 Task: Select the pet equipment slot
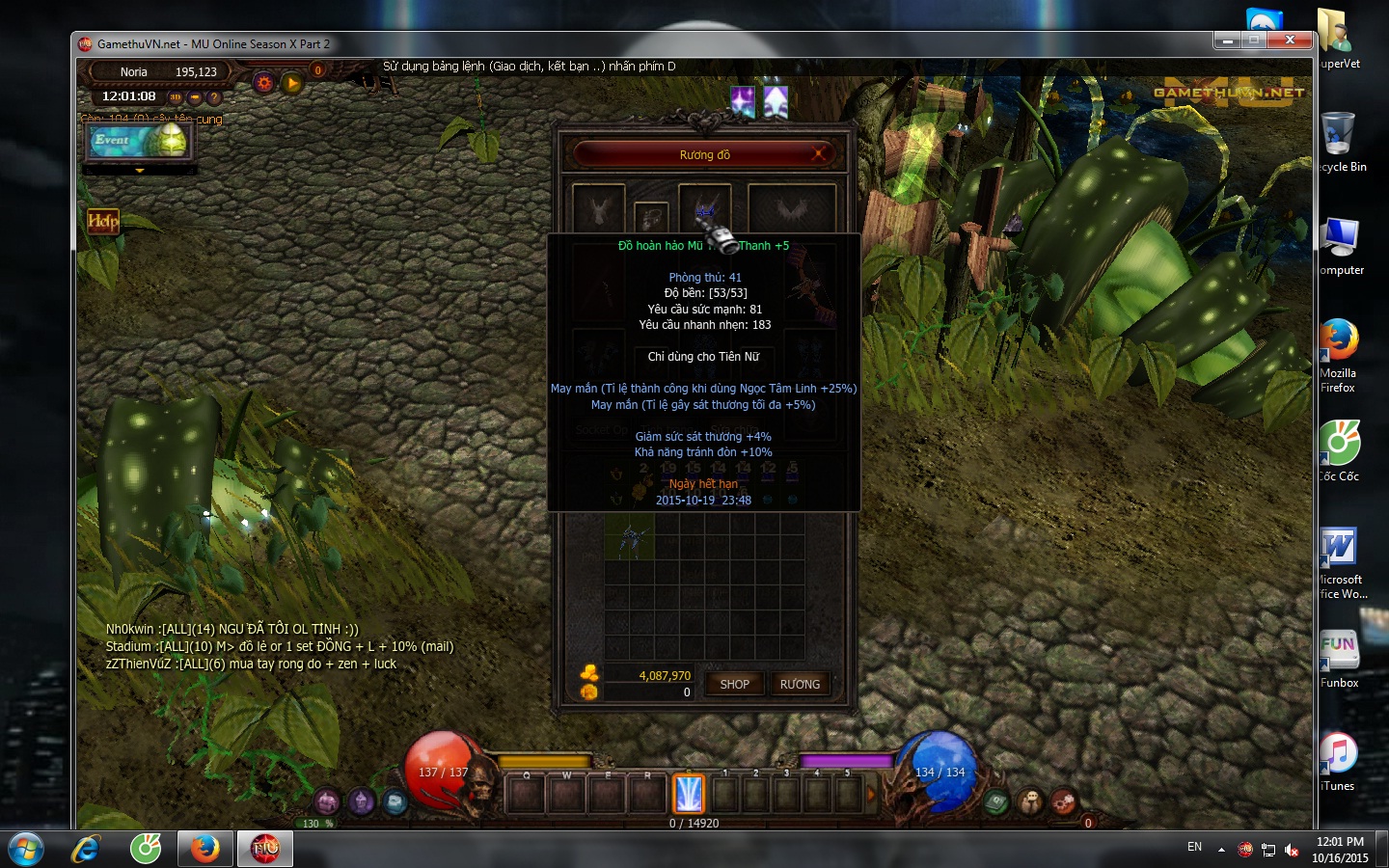tap(598, 207)
